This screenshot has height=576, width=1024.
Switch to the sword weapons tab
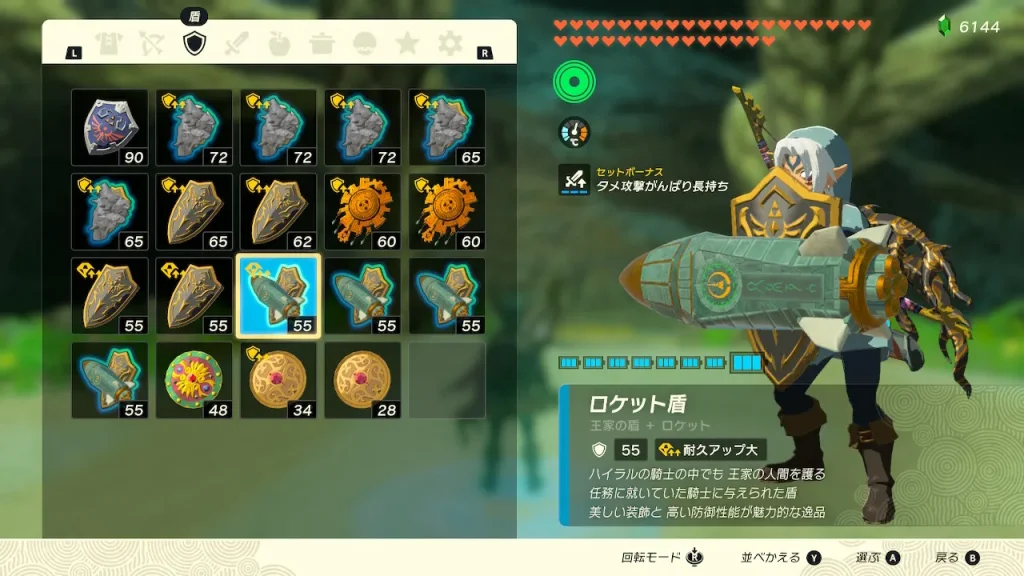tap(237, 44)
